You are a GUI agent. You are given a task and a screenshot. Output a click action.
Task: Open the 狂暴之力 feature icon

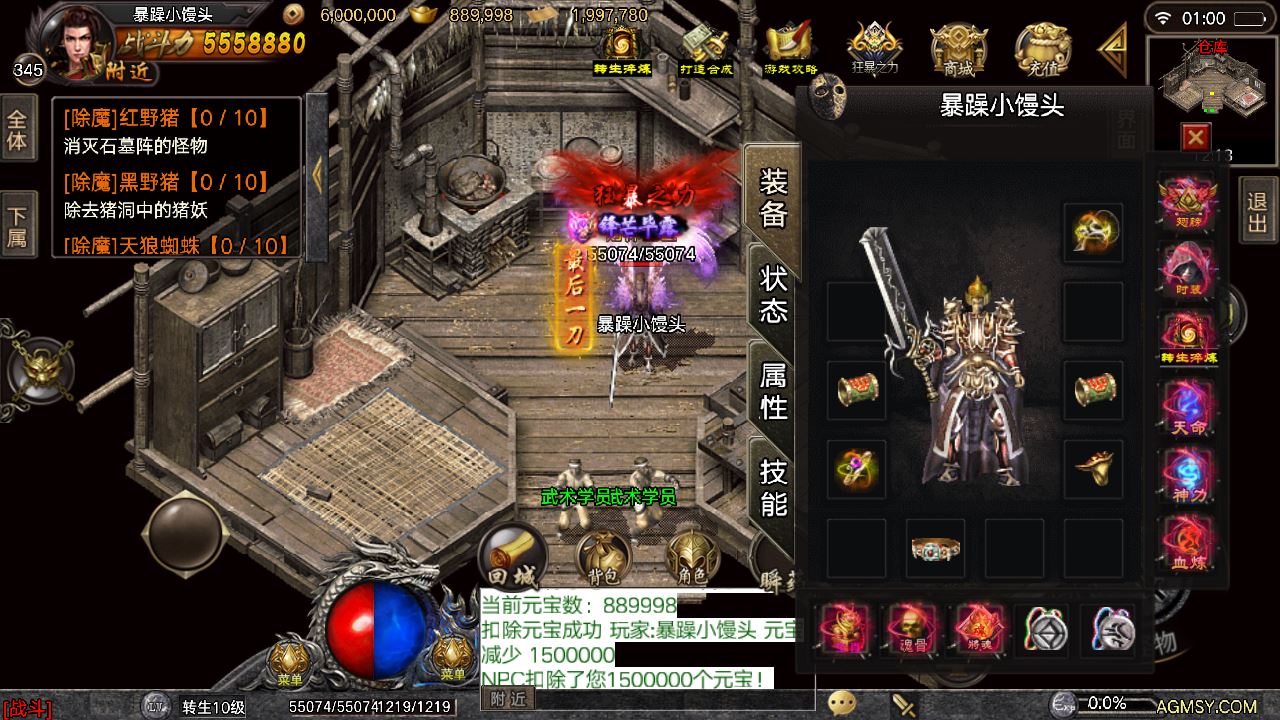point(873,49)
